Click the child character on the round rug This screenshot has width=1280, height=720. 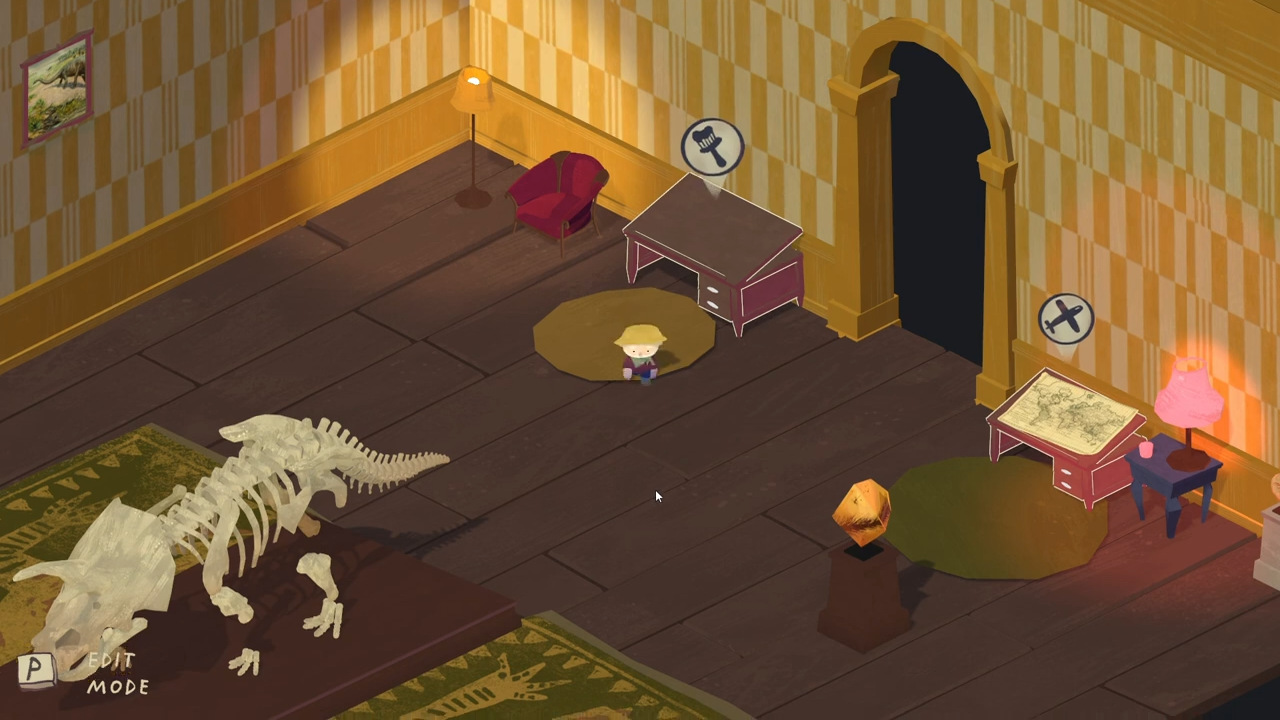click(x=638, y=355)
